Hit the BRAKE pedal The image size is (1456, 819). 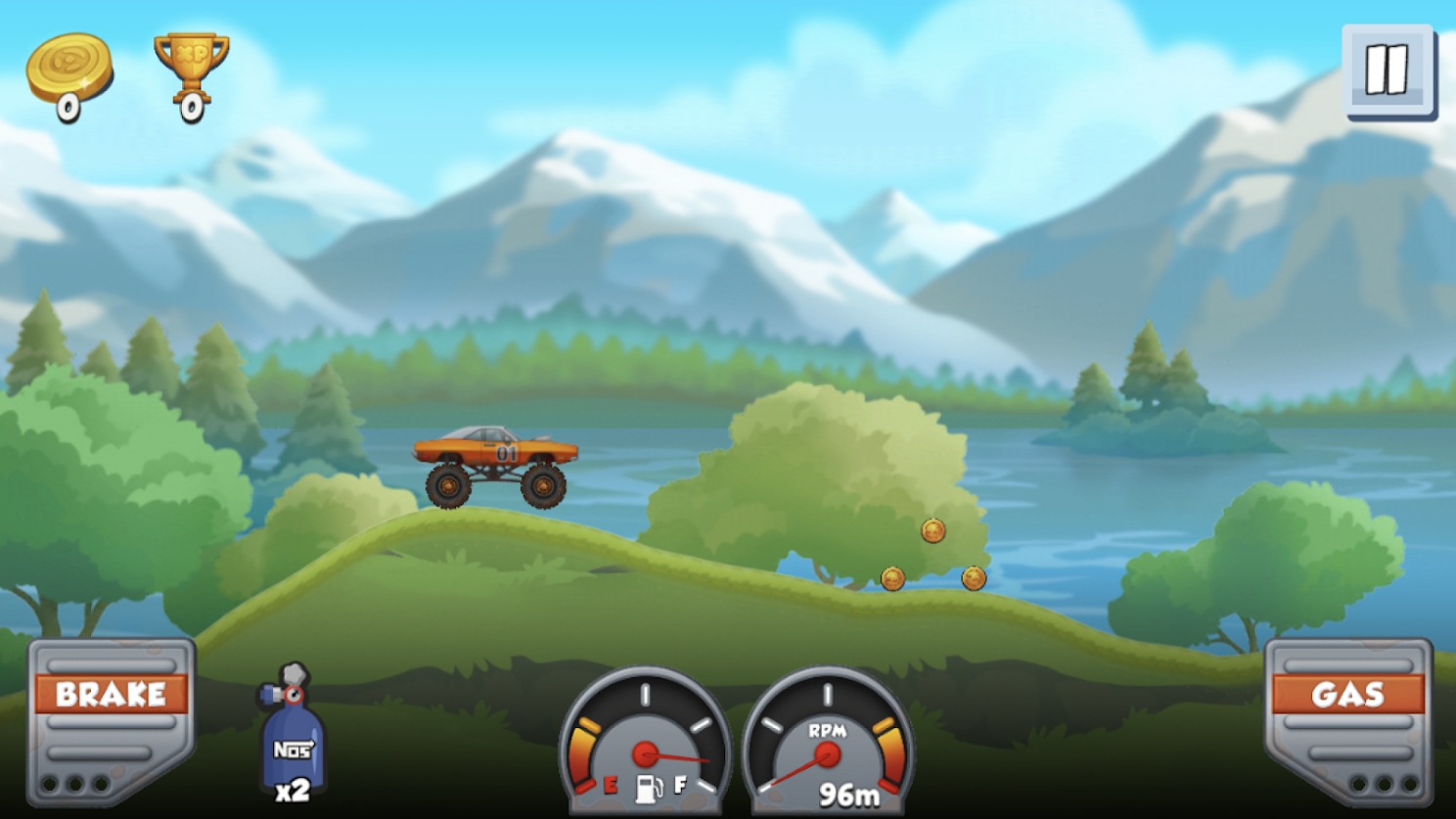point(110,719)
